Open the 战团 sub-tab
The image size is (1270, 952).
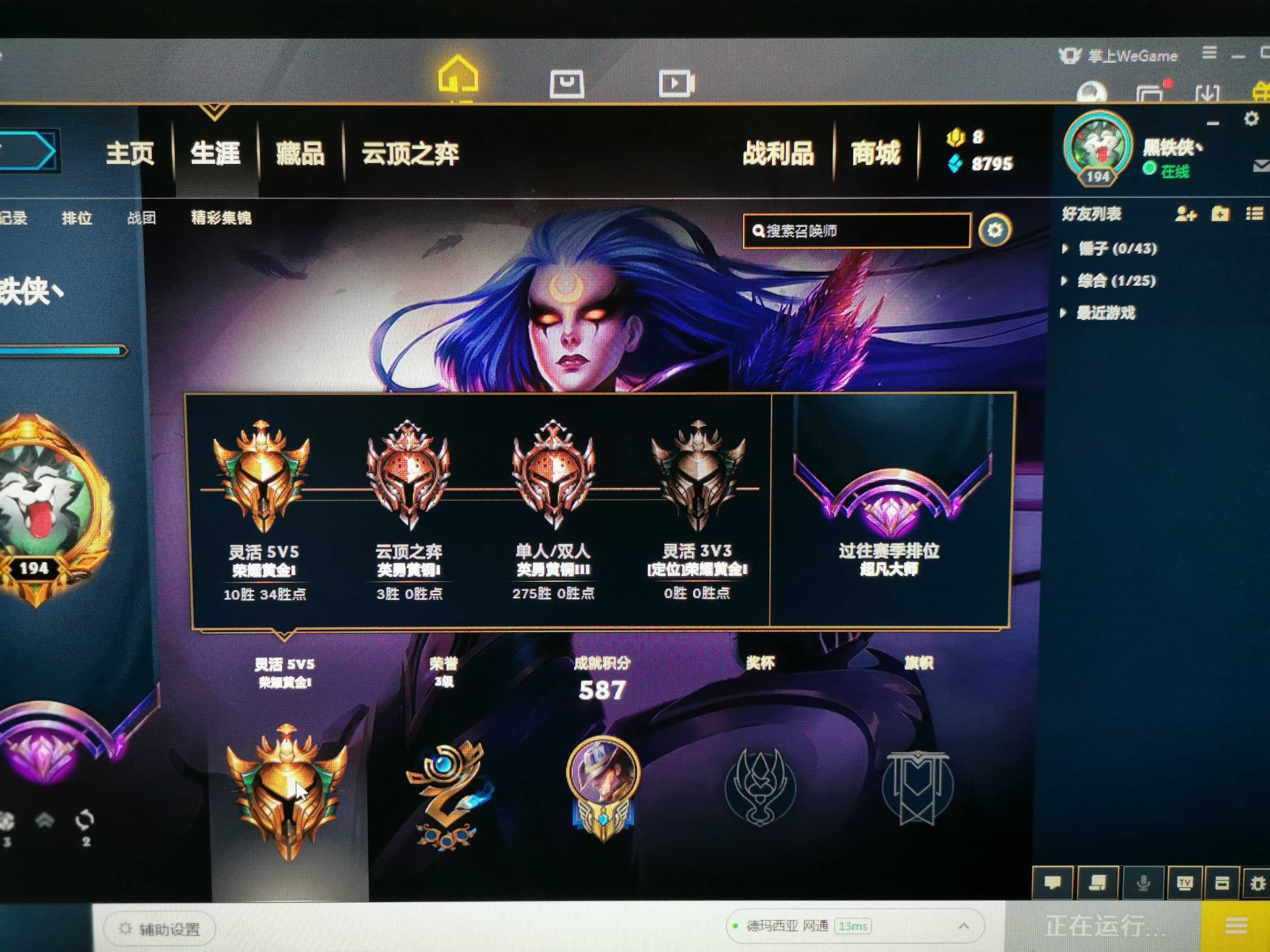(141, 218)
